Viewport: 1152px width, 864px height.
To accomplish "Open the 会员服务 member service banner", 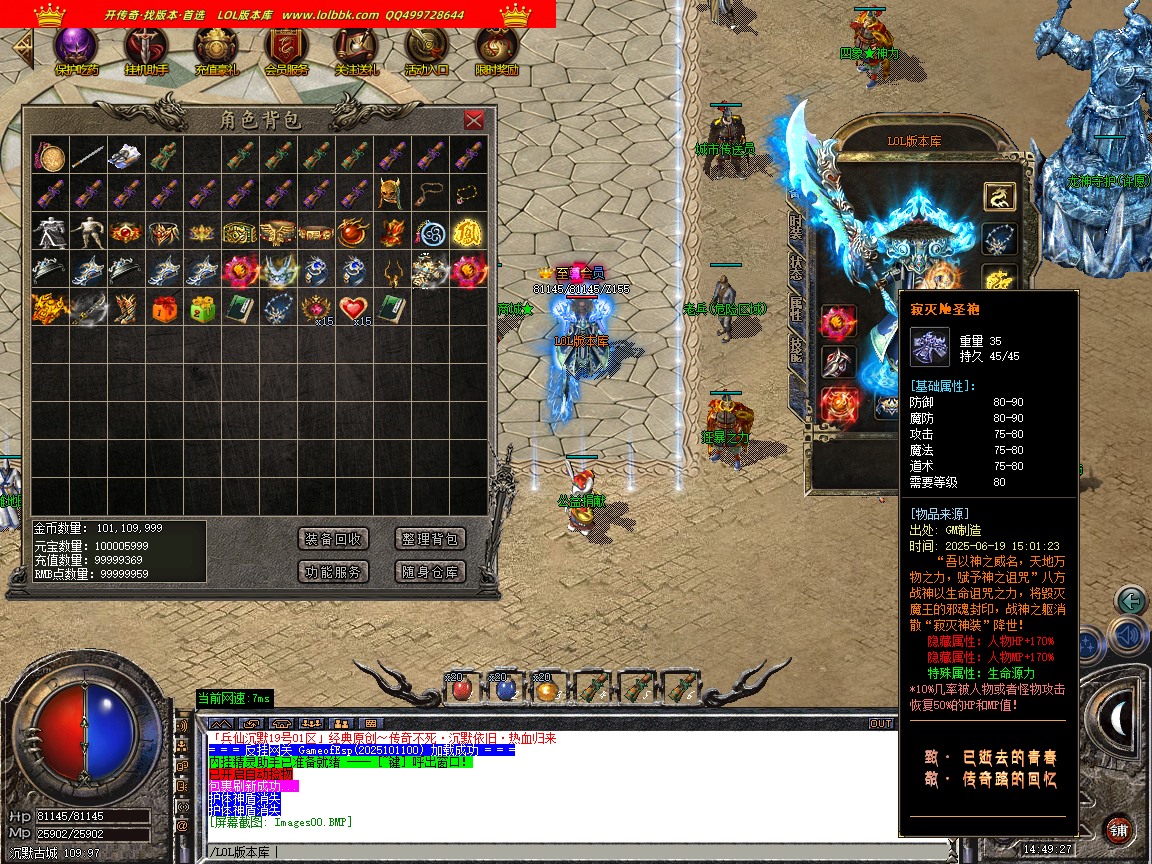I will click(x=286, y=47).
